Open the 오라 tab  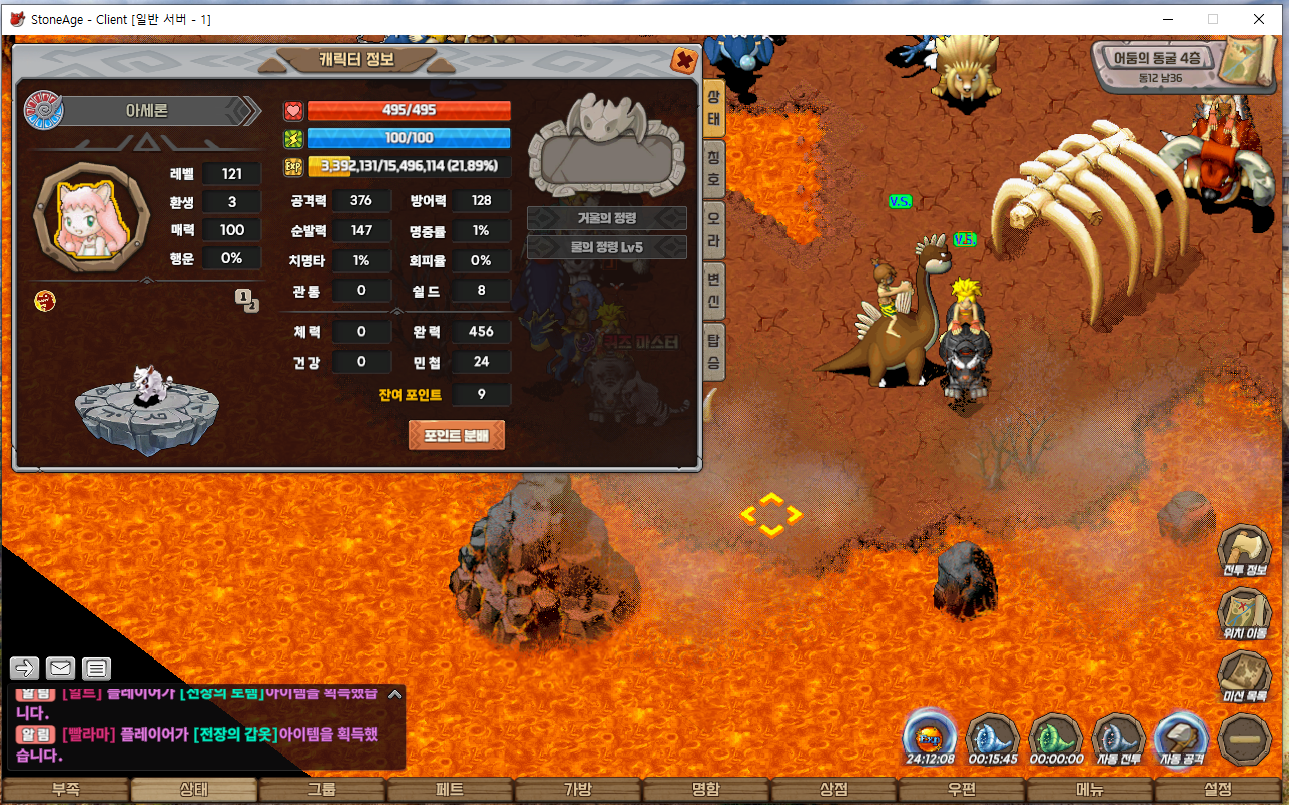[713, 229]
